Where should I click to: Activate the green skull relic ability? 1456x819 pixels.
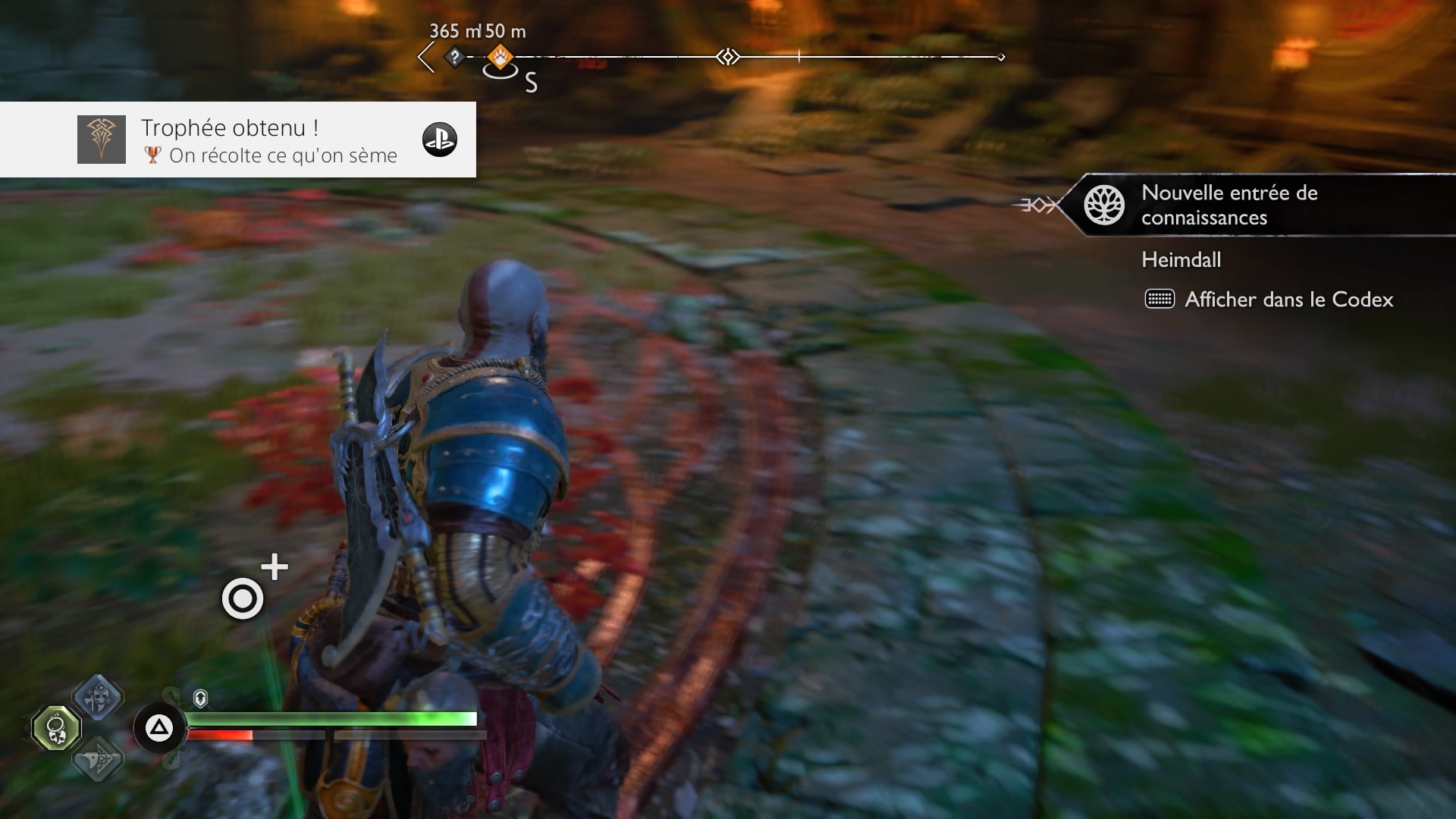(x=56, y=728)
